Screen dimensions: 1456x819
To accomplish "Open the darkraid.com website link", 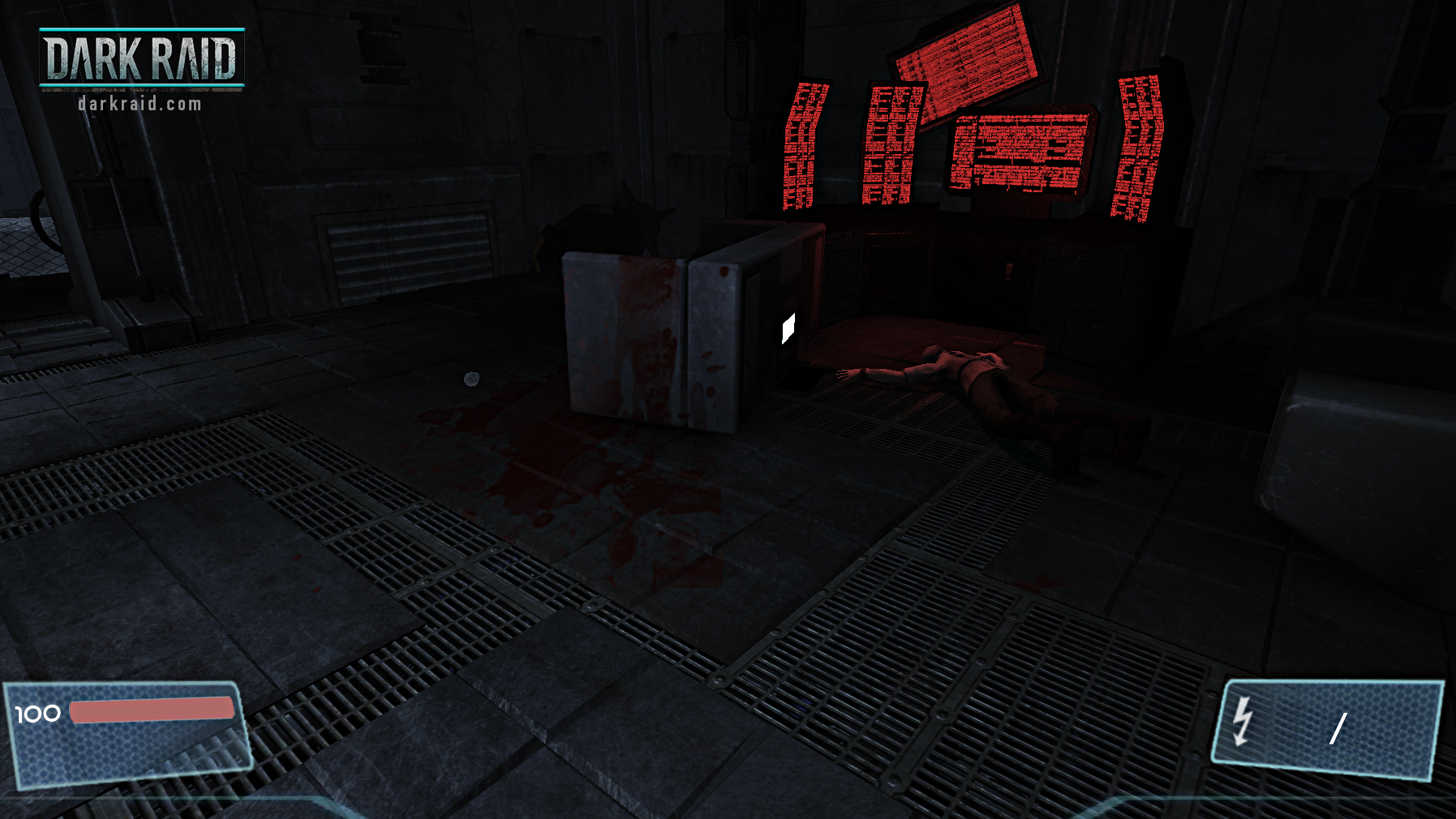I will pos(140,103).
